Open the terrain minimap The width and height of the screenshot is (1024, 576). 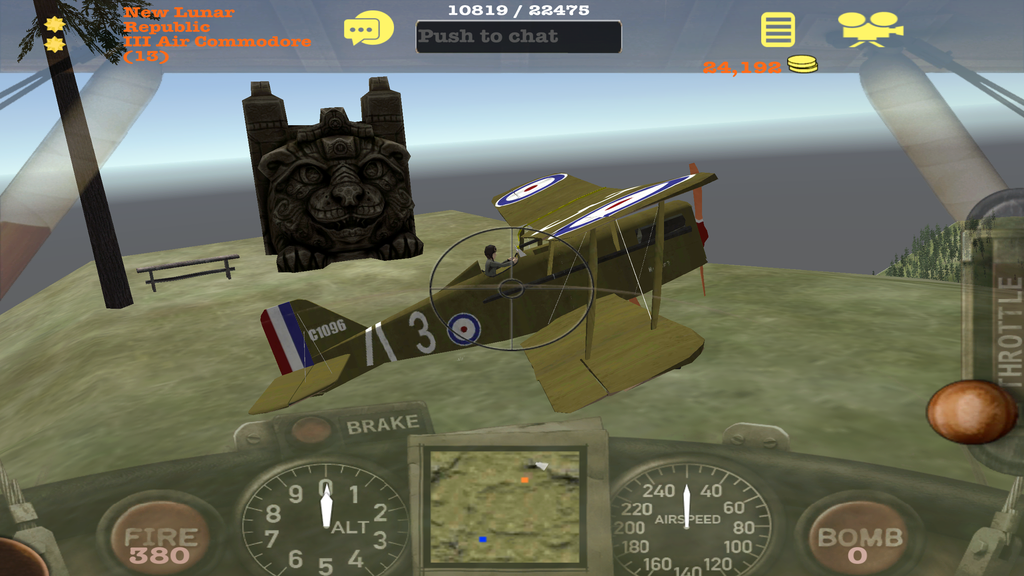tap(504, 505)
